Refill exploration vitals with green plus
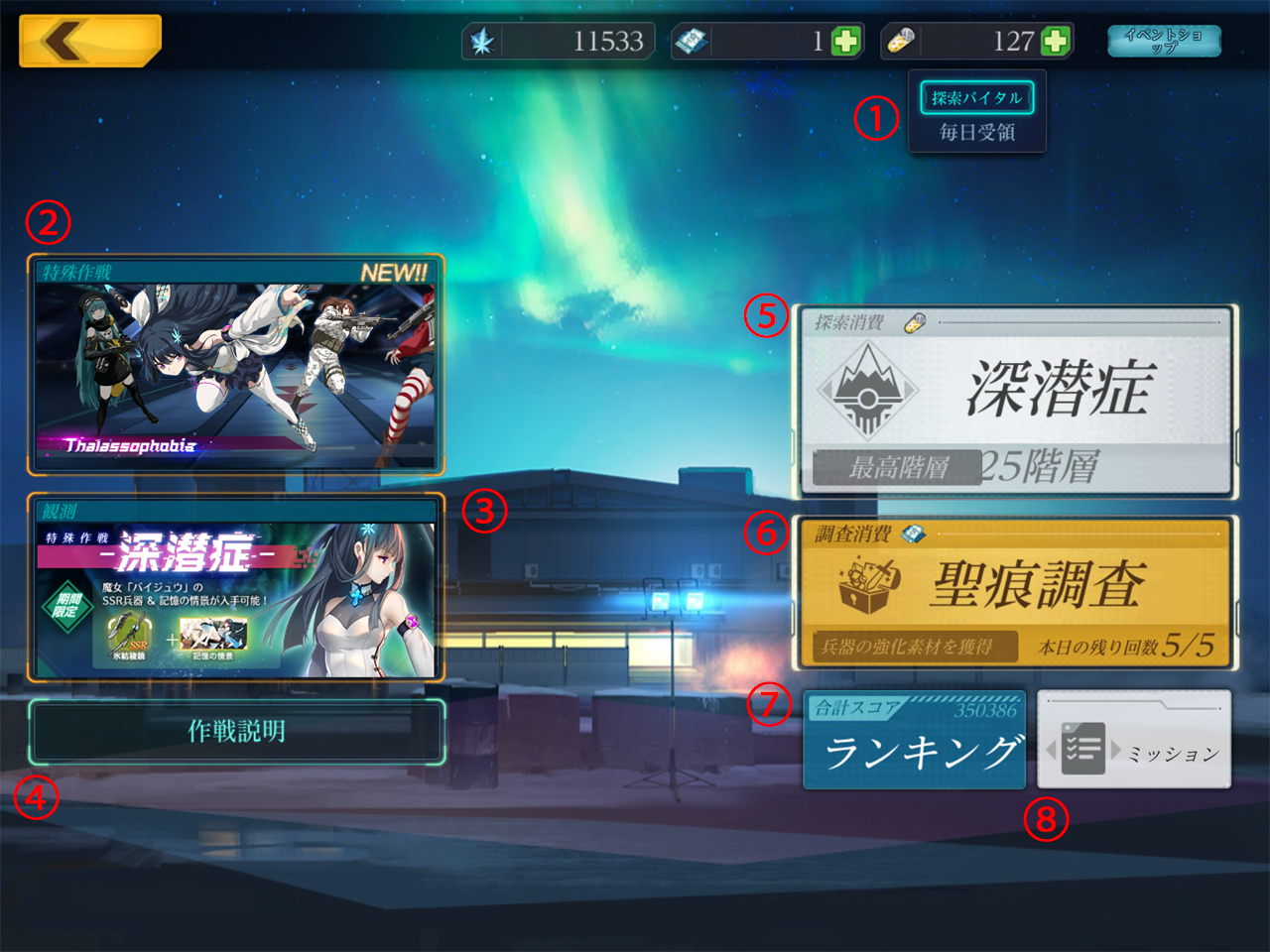The height and width of the screenshot is (952, 1270). pyautogui.click(x=1056, y=41)
